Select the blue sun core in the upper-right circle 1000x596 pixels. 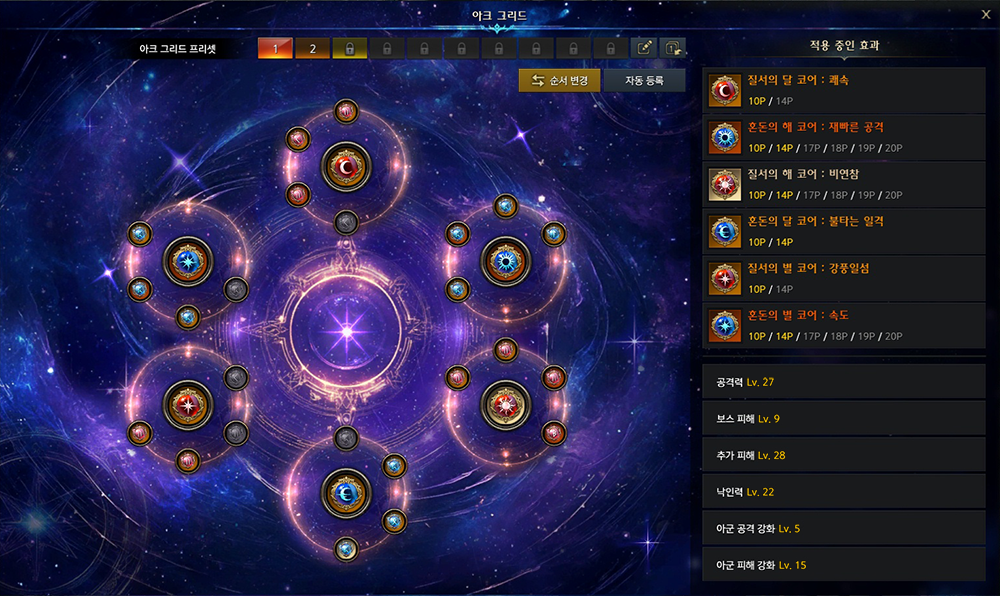pyautogui.click(x=505, y=262)
